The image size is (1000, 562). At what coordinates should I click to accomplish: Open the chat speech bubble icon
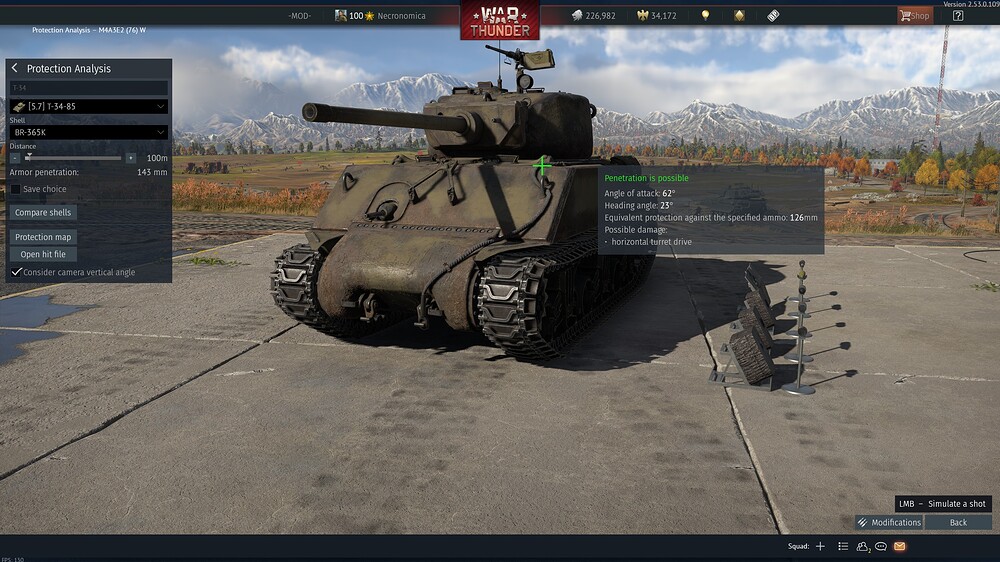[881, 546]
